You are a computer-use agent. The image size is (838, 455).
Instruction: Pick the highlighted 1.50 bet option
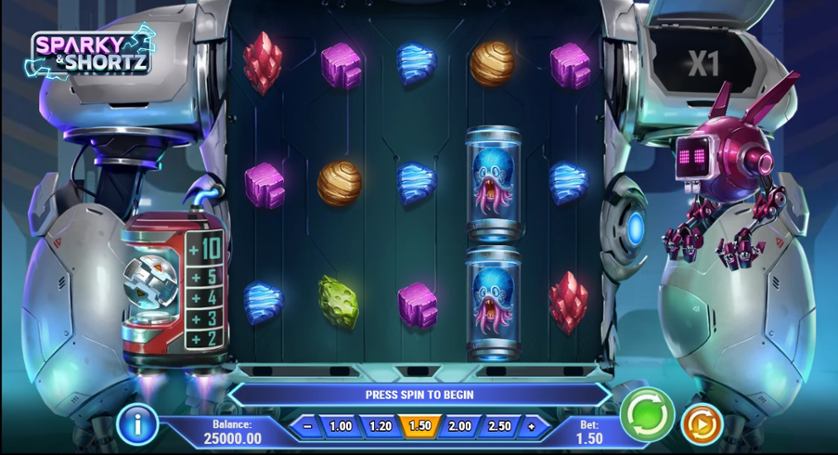pyautogui.click(x=420, y=426)
